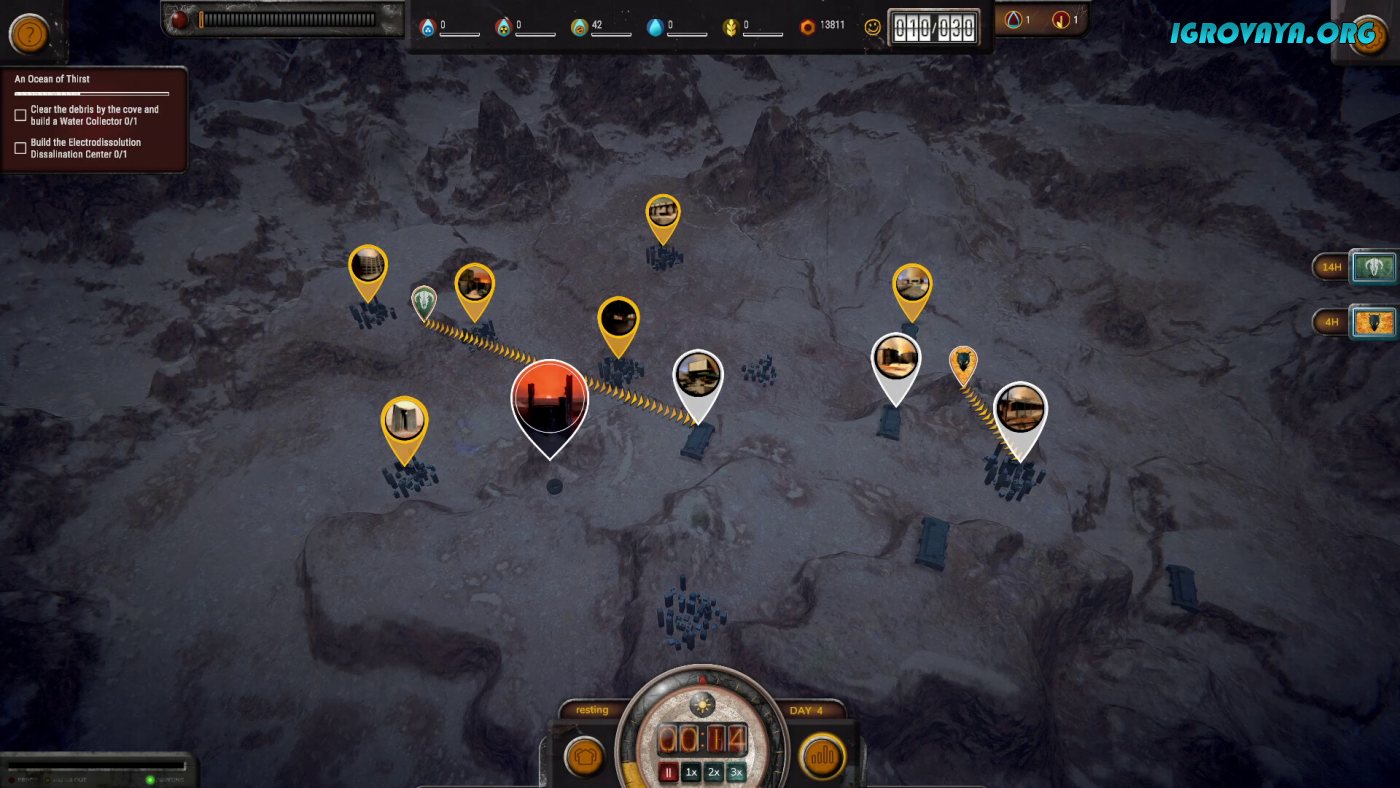The image size is (1400, 788).
Task: Select the orange wolf head caravan card
Action: 1372,323
